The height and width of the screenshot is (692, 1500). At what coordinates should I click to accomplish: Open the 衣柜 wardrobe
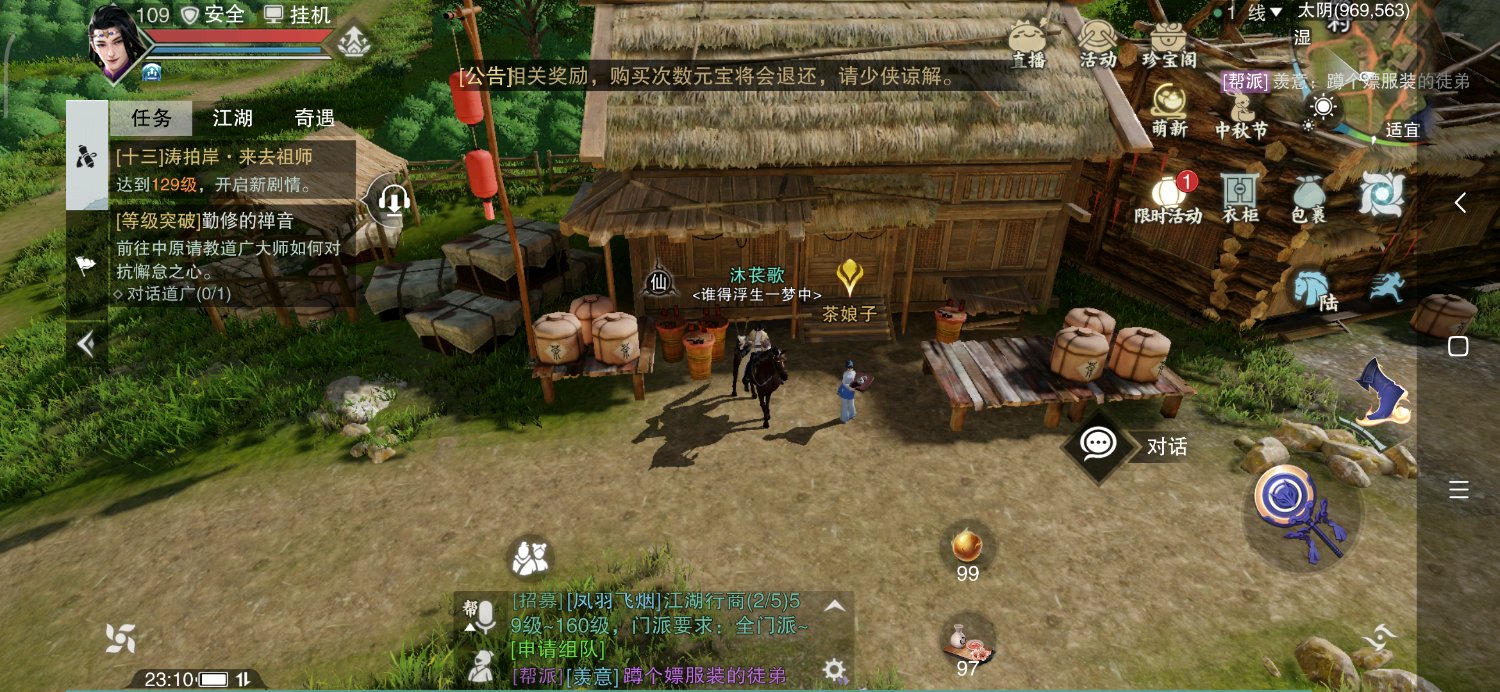coord(1240,197)
